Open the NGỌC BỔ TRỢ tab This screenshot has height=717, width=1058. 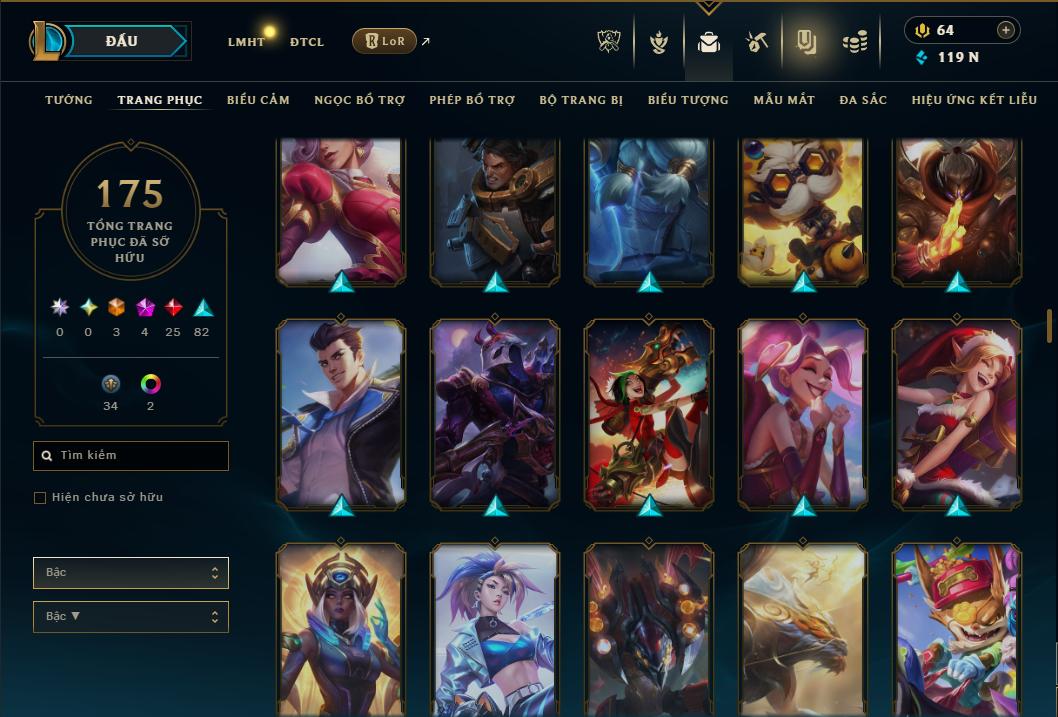click(359, 100)
